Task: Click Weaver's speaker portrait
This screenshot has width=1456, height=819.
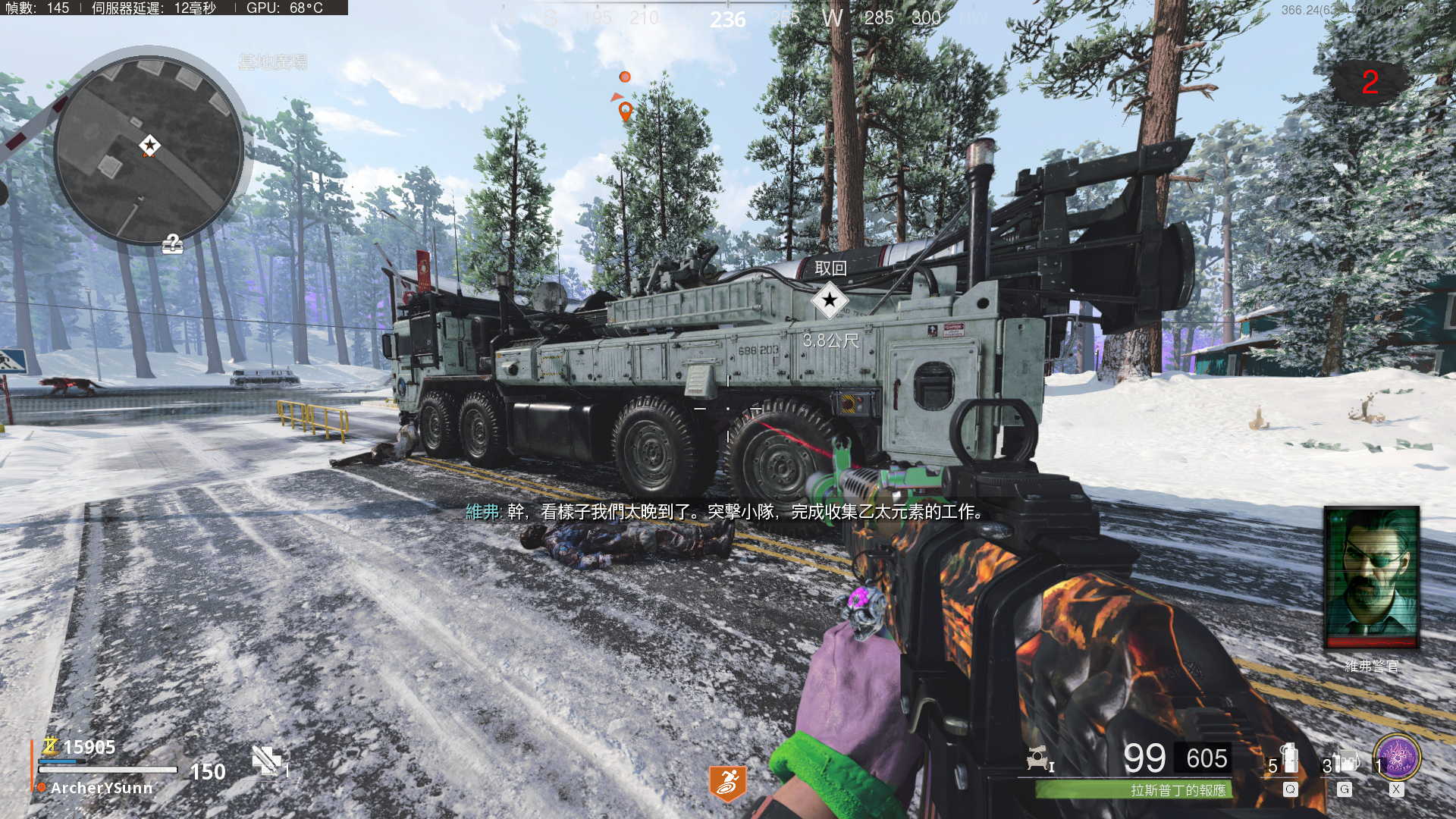Action: tap(1371, 578)
